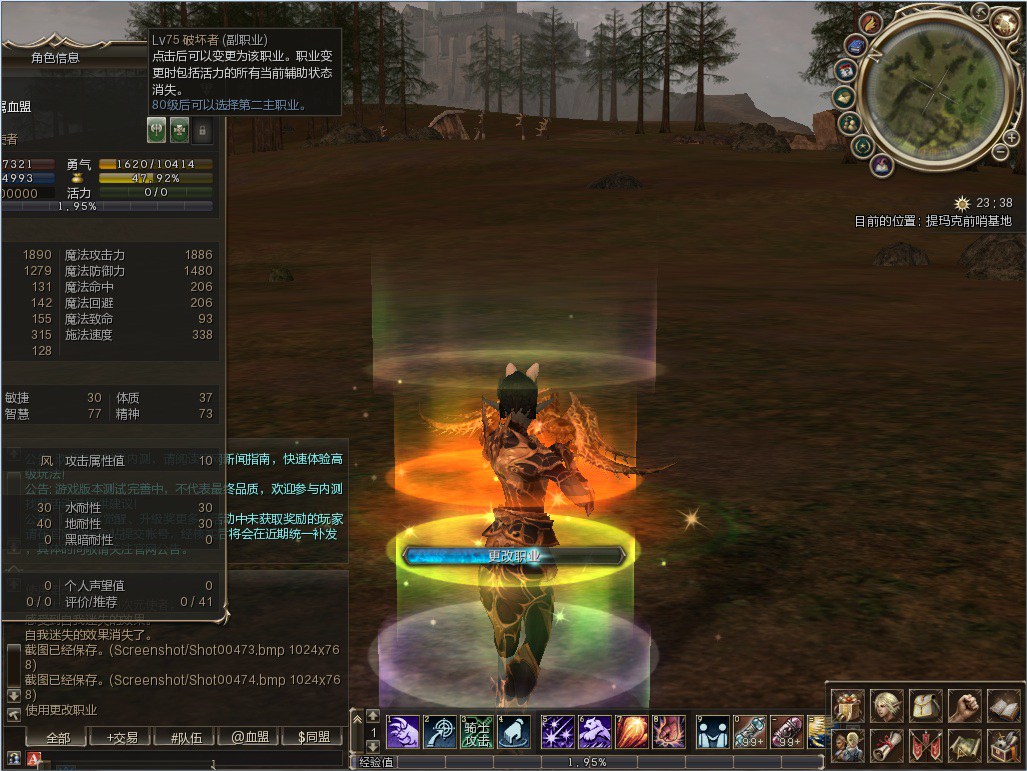Switch to the 全部 chat tab
The width and height of the screenshot is (1027, 771).
tap(58, 738)
